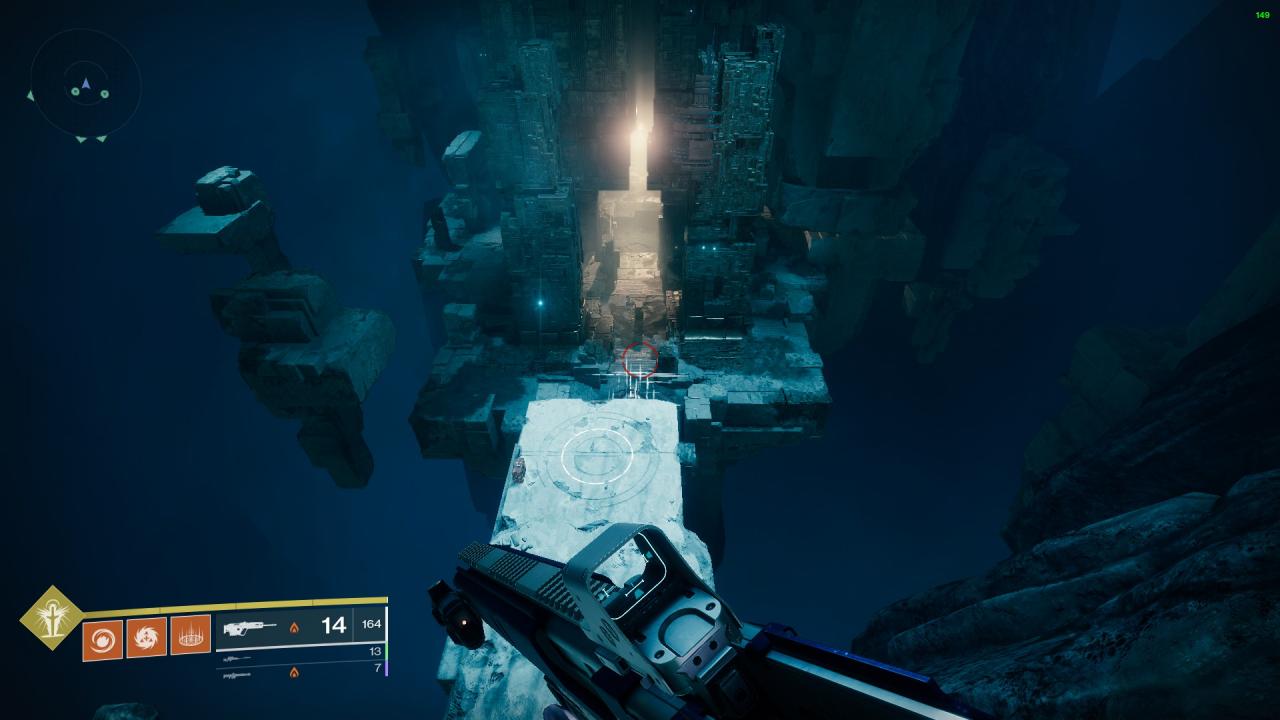Activate the sword super ability diamond
This screenshot has height=720, width=1280.
tap(51, 617)
